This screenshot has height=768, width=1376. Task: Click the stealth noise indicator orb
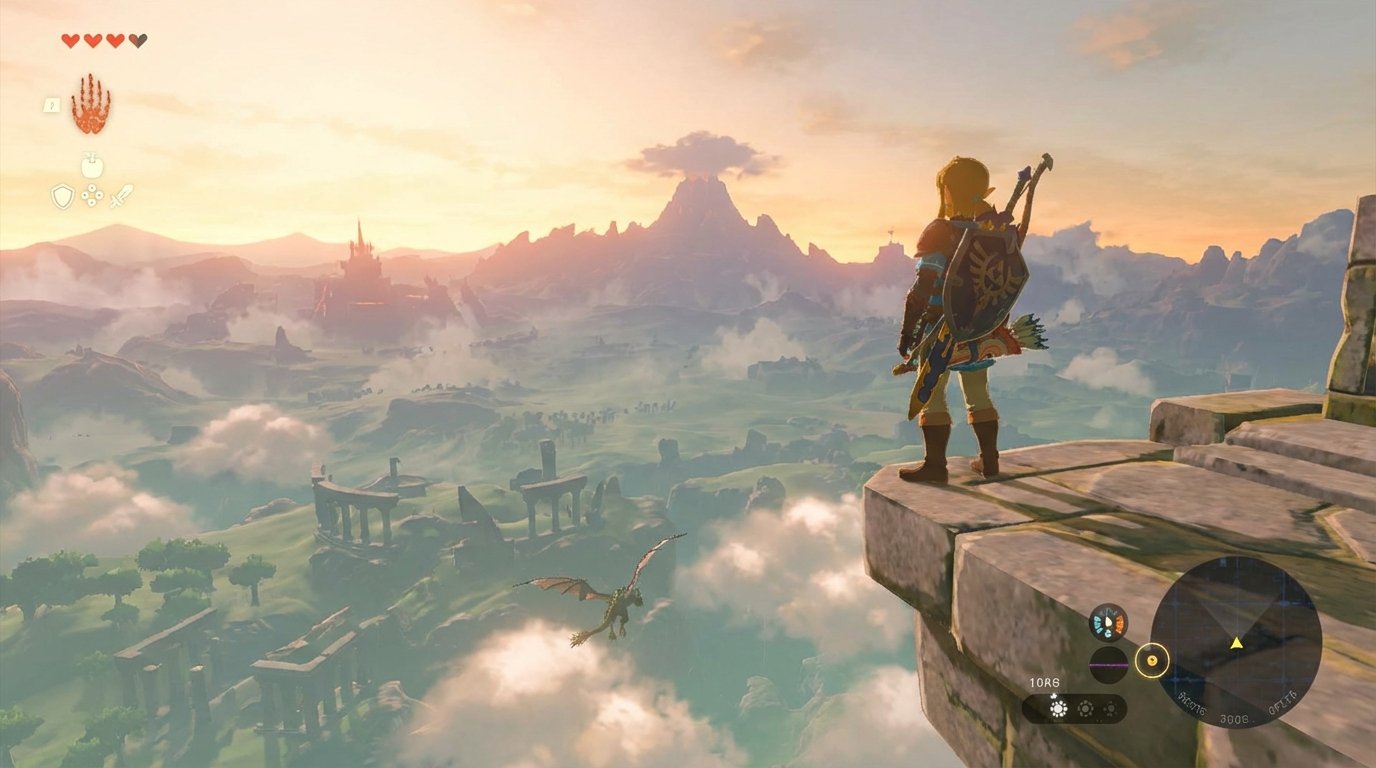click(1152, 661)
